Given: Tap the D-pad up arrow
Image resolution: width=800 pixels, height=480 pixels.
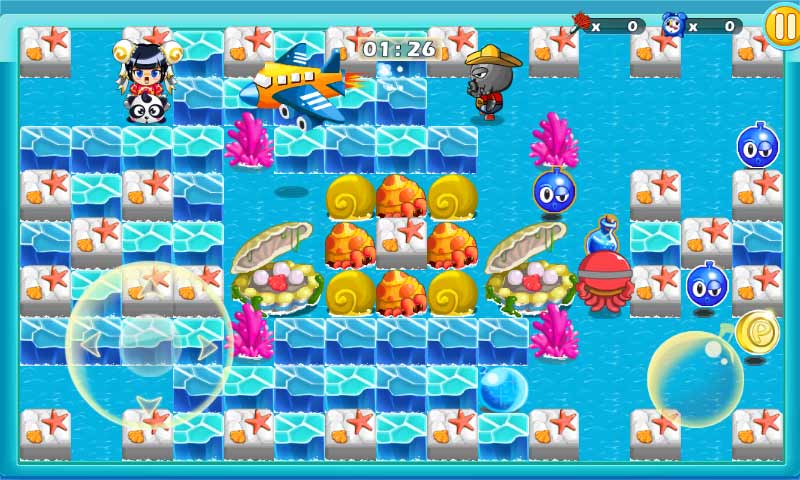Looking at the screenshot, I should click(x=149, y=287).
